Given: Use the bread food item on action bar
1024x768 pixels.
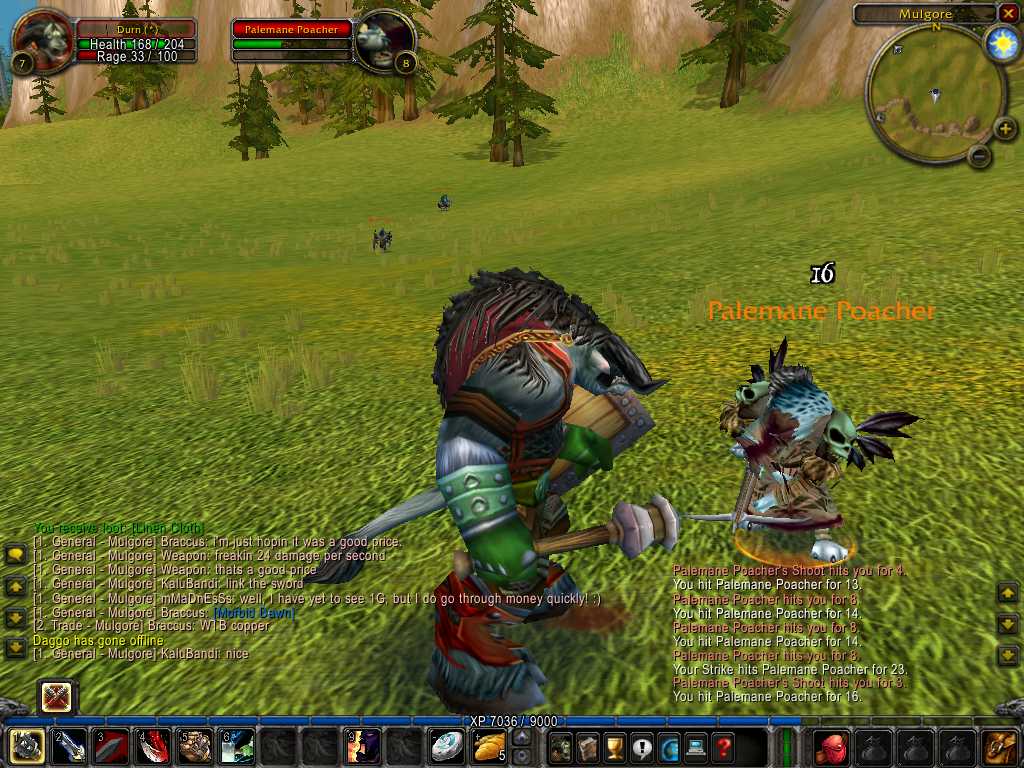Looking at the screenshot, I should click(490, 747).
